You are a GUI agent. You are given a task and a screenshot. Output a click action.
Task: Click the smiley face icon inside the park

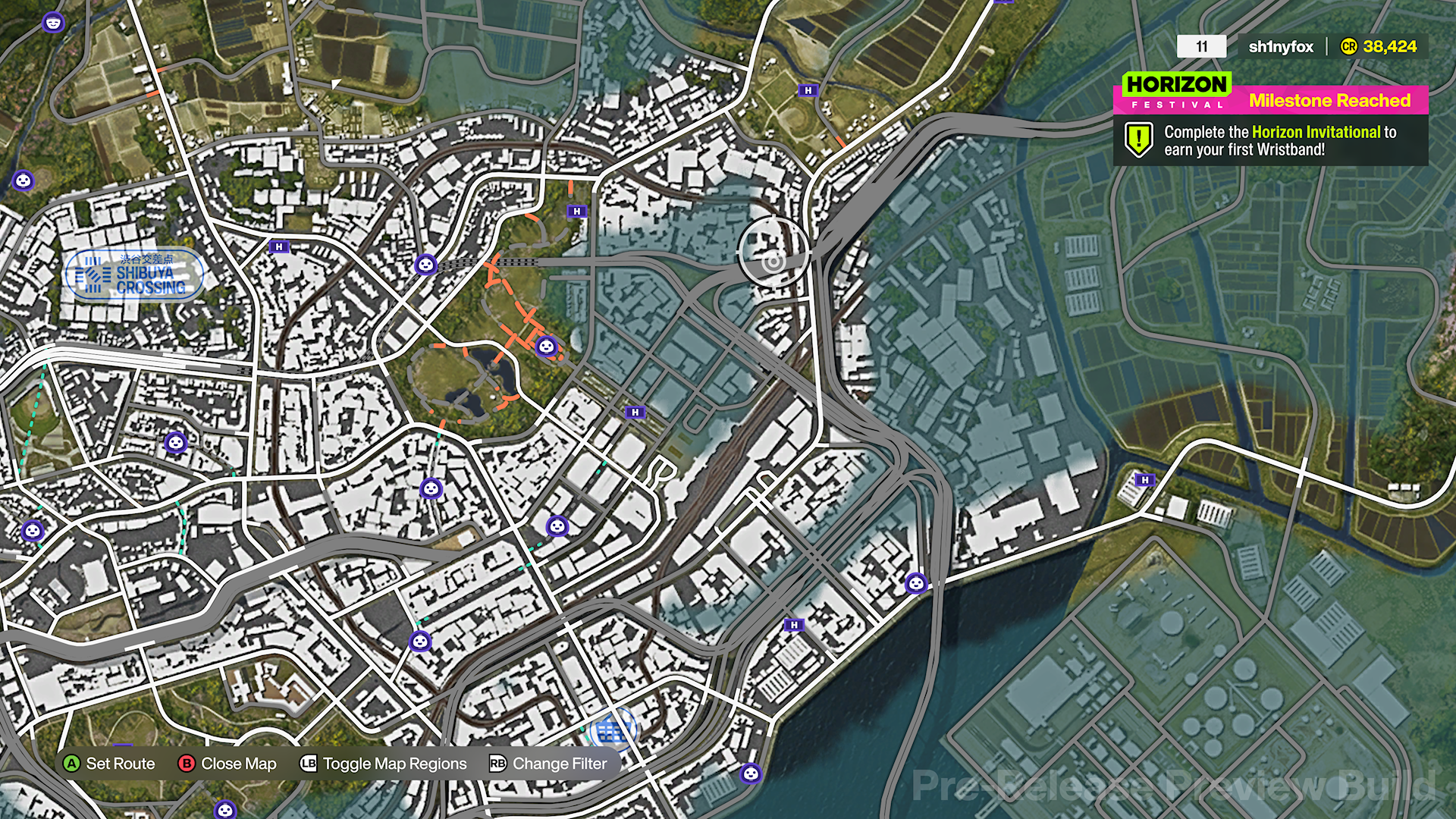548,347
